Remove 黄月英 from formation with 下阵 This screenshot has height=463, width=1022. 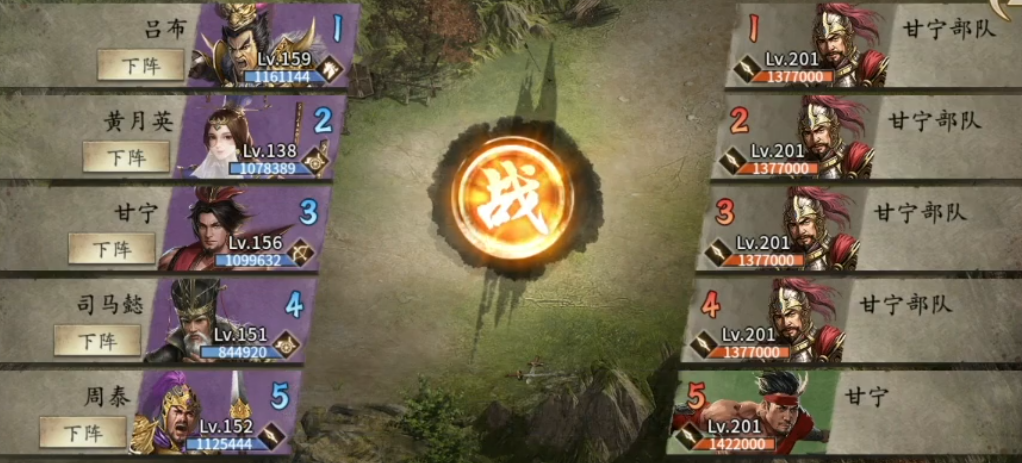(x=126, y=156)
